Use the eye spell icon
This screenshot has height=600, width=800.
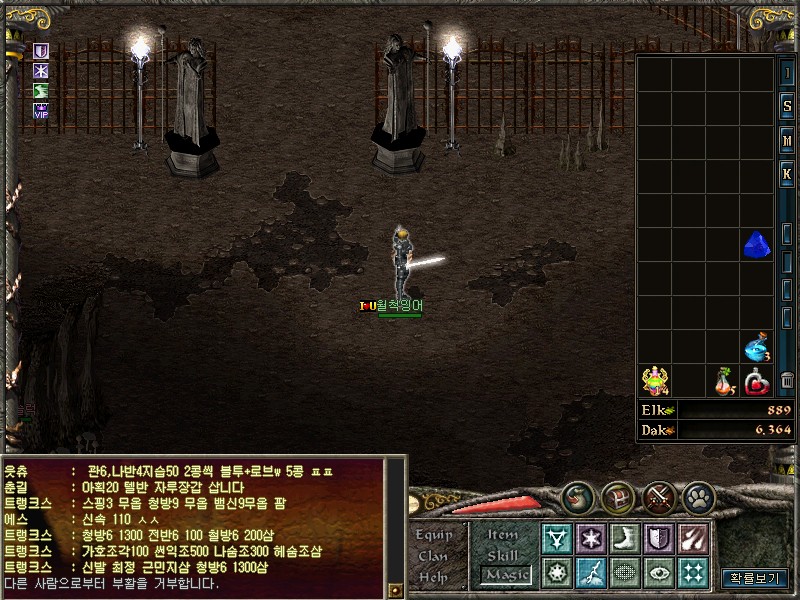659,572
